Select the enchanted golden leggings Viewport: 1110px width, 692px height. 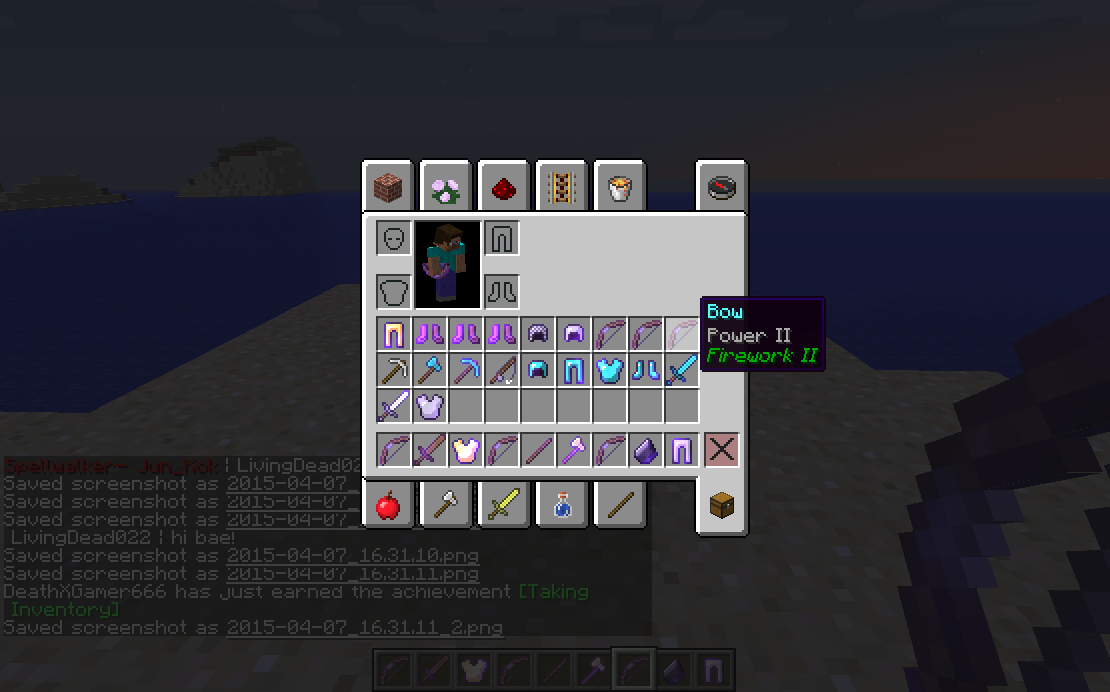point(394,334)
